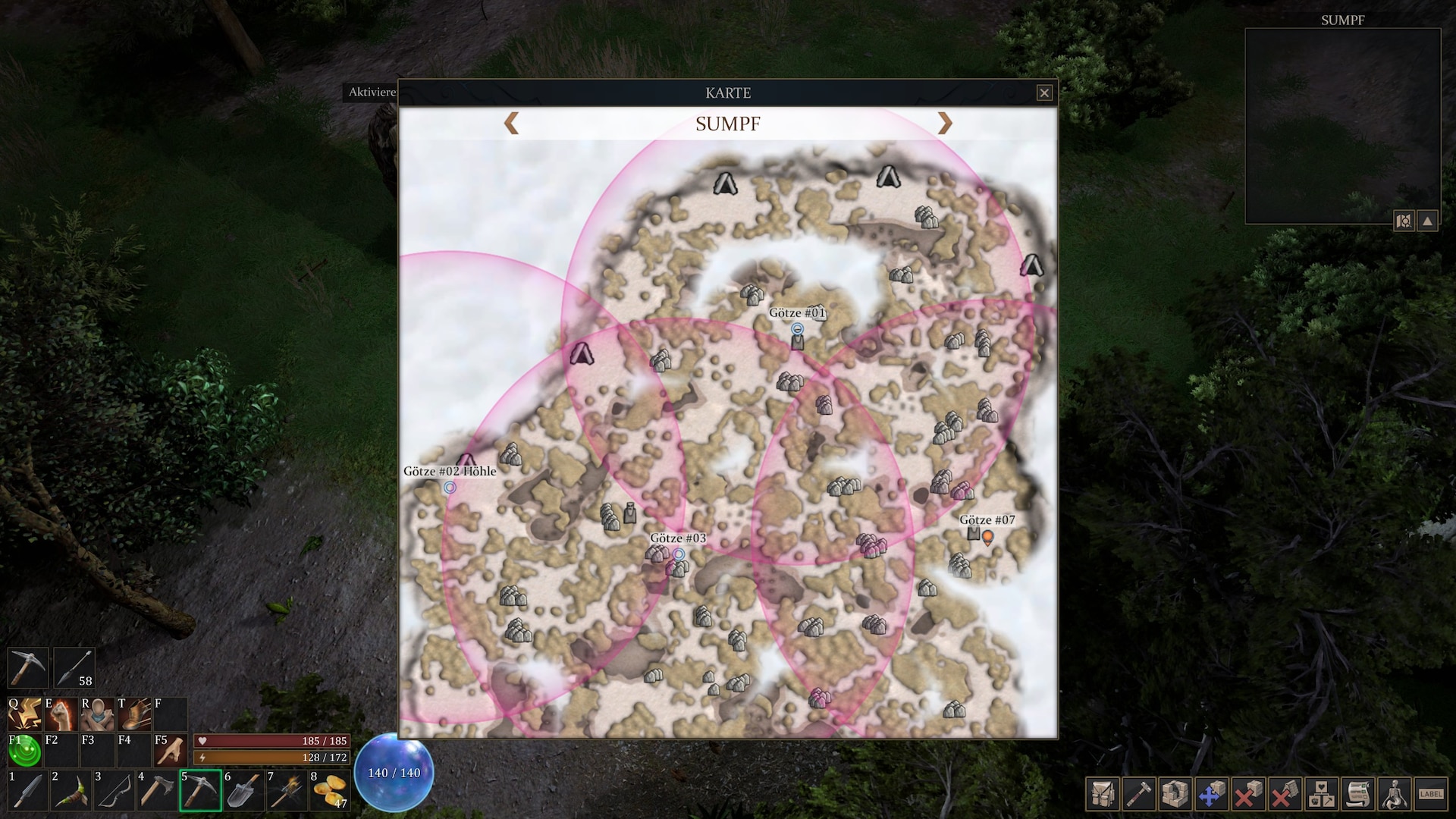
Task: Click the Götze #02 Höhle map marker
Action: tap(450, 487)
